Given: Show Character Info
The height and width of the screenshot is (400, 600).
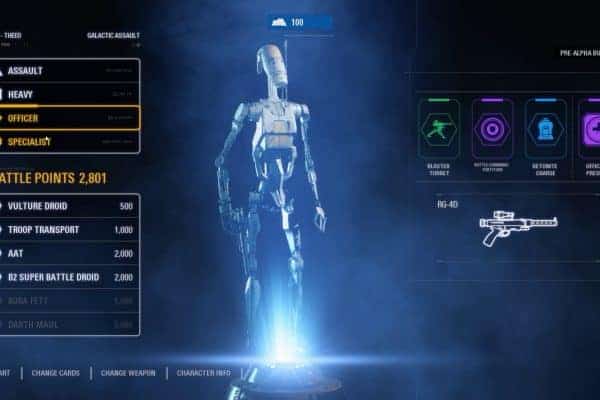Looking at the screenshot, I should (x=203, y=373).
